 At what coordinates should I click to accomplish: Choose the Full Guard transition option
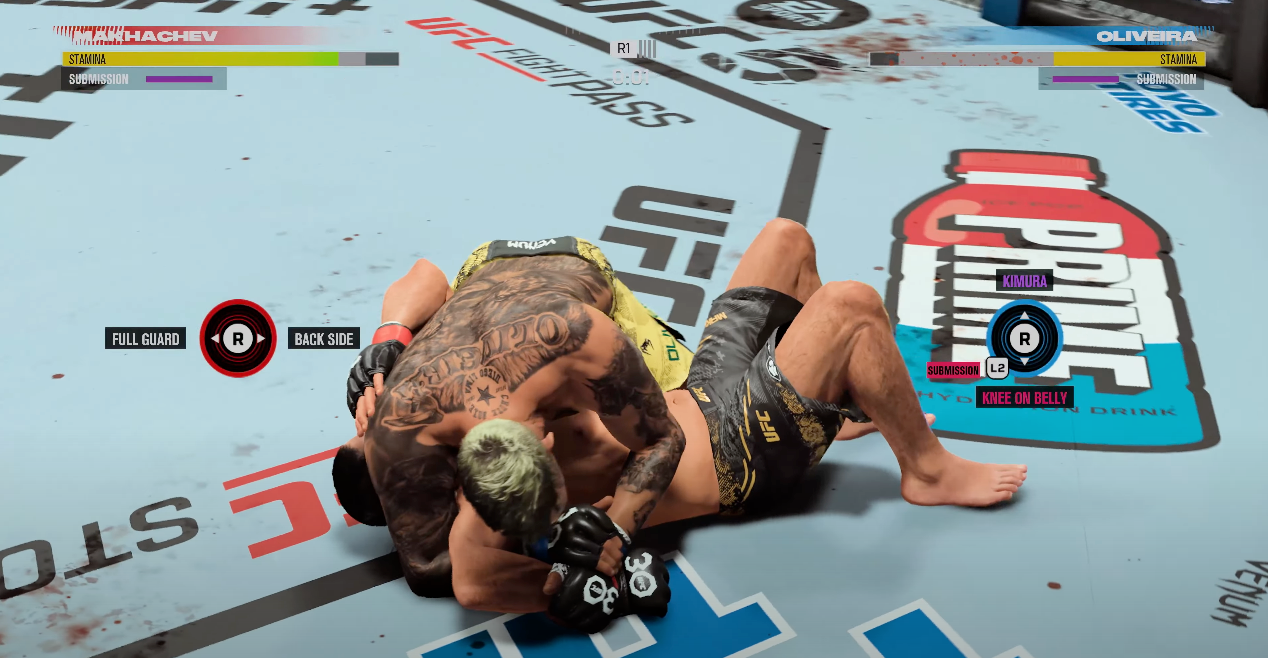tap(146, 339)
